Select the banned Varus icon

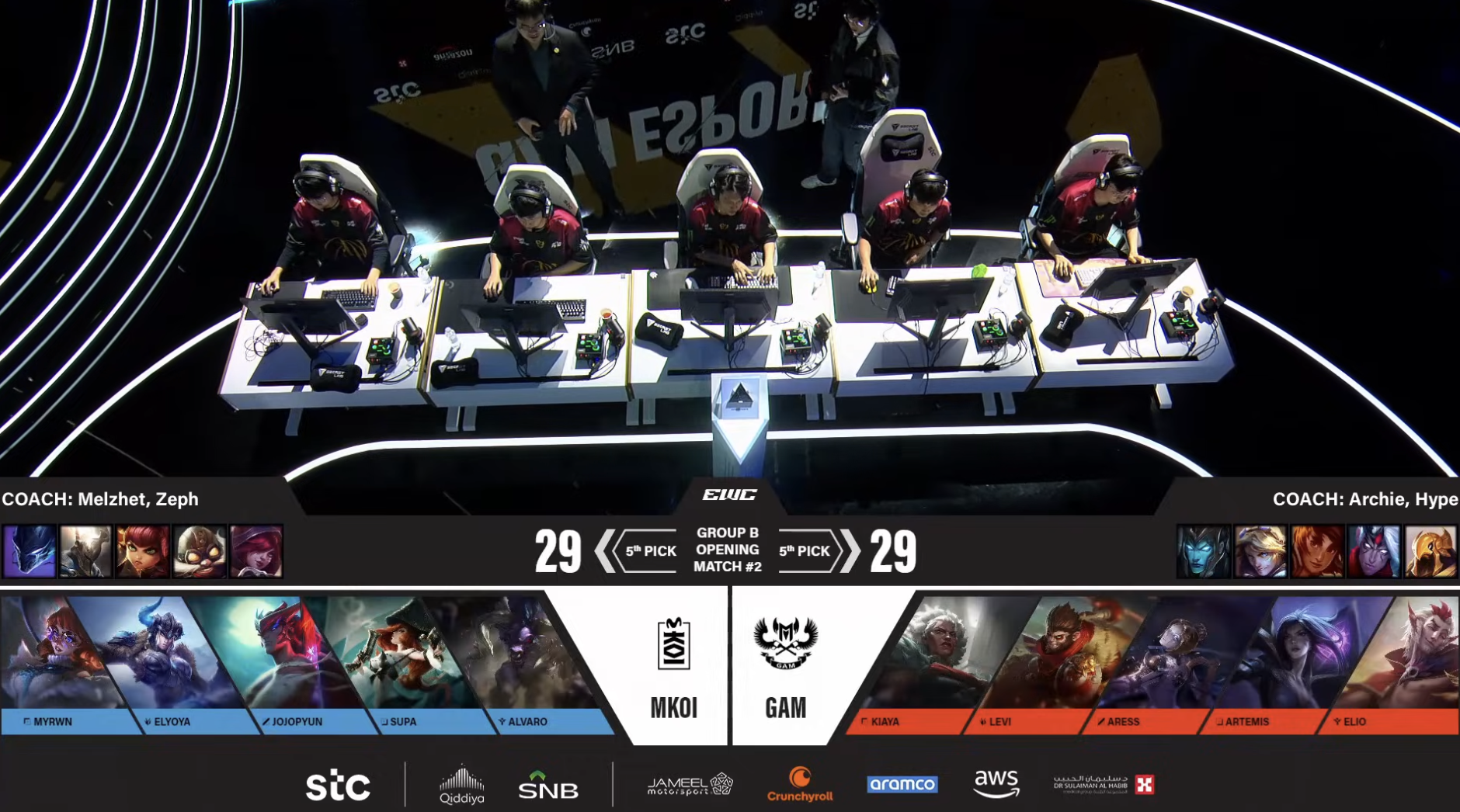[x=1374, y=551]
